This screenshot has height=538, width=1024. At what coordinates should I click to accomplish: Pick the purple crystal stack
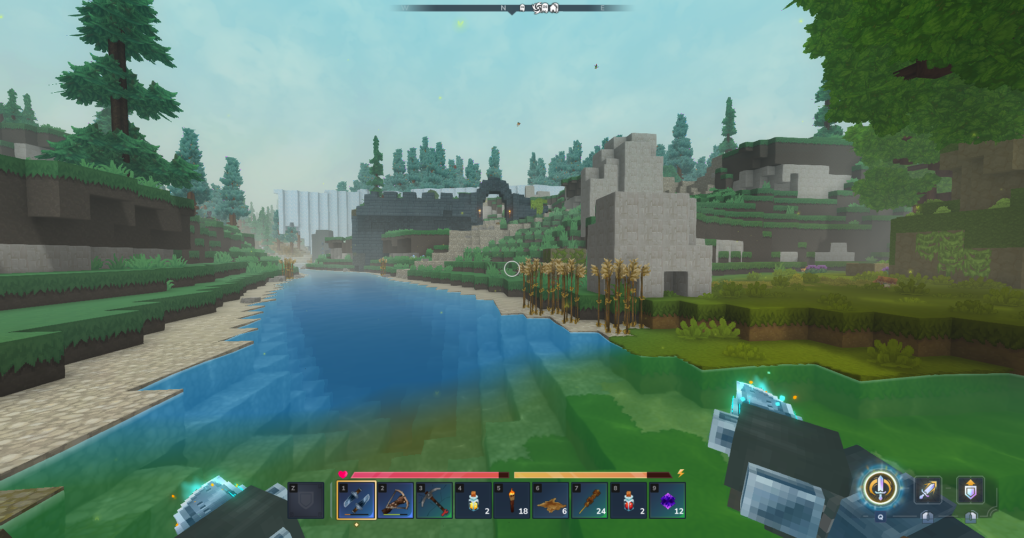pos(668,500)
